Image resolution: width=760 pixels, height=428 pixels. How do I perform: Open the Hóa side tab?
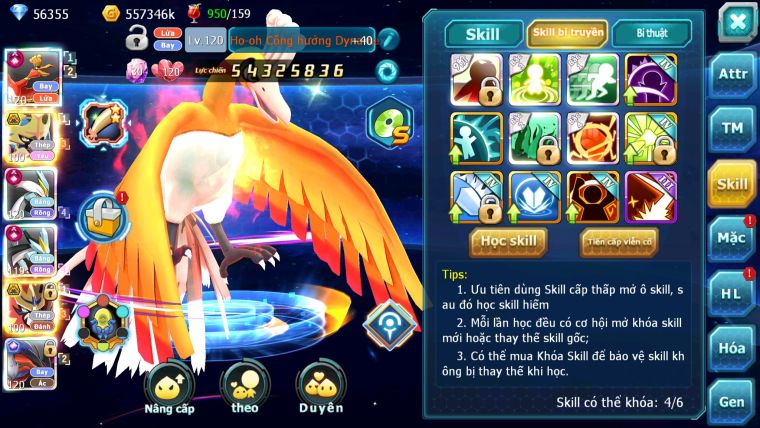732,347
